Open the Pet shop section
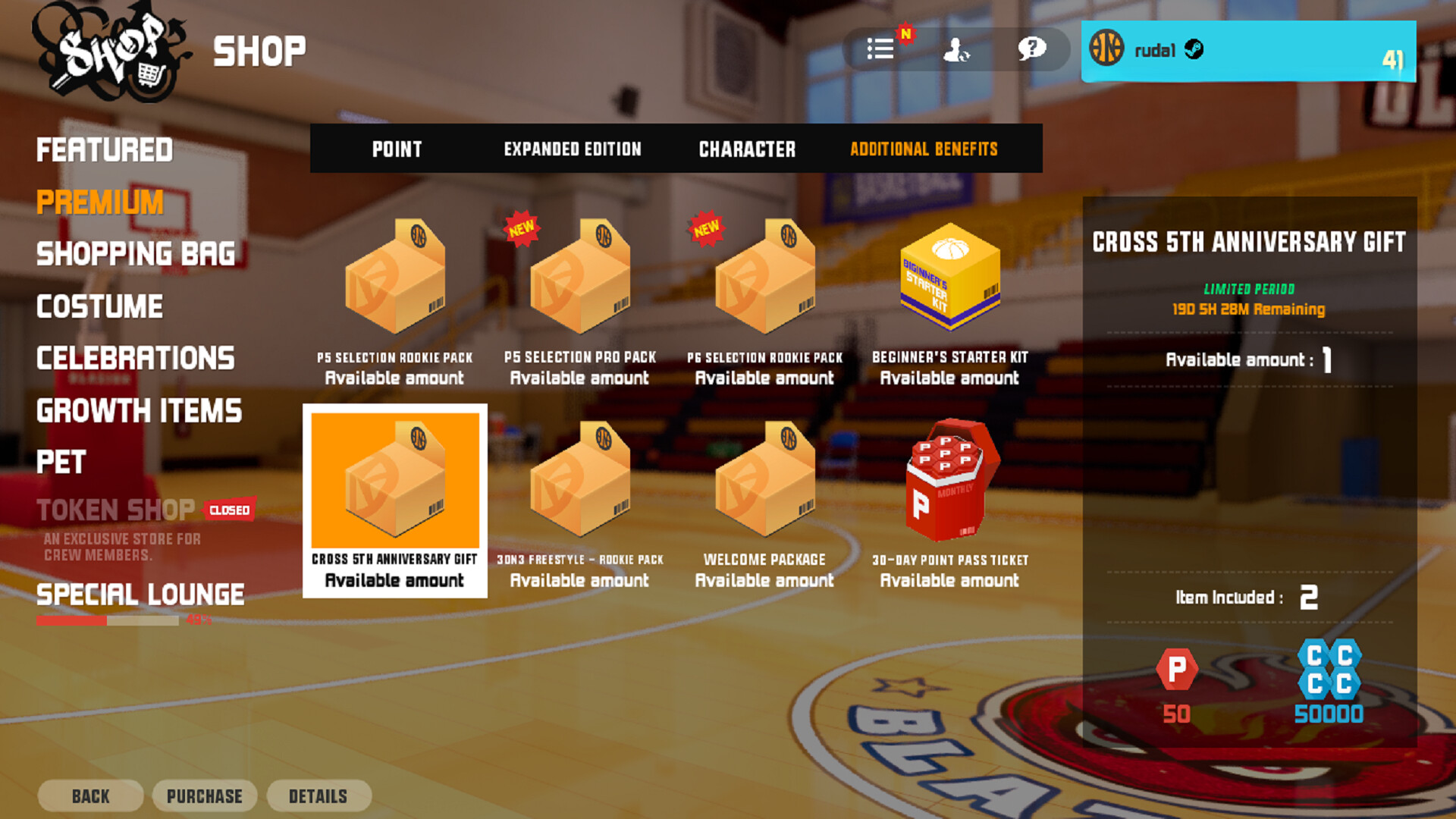1456x819 pixels. click(x=61, y=462)
